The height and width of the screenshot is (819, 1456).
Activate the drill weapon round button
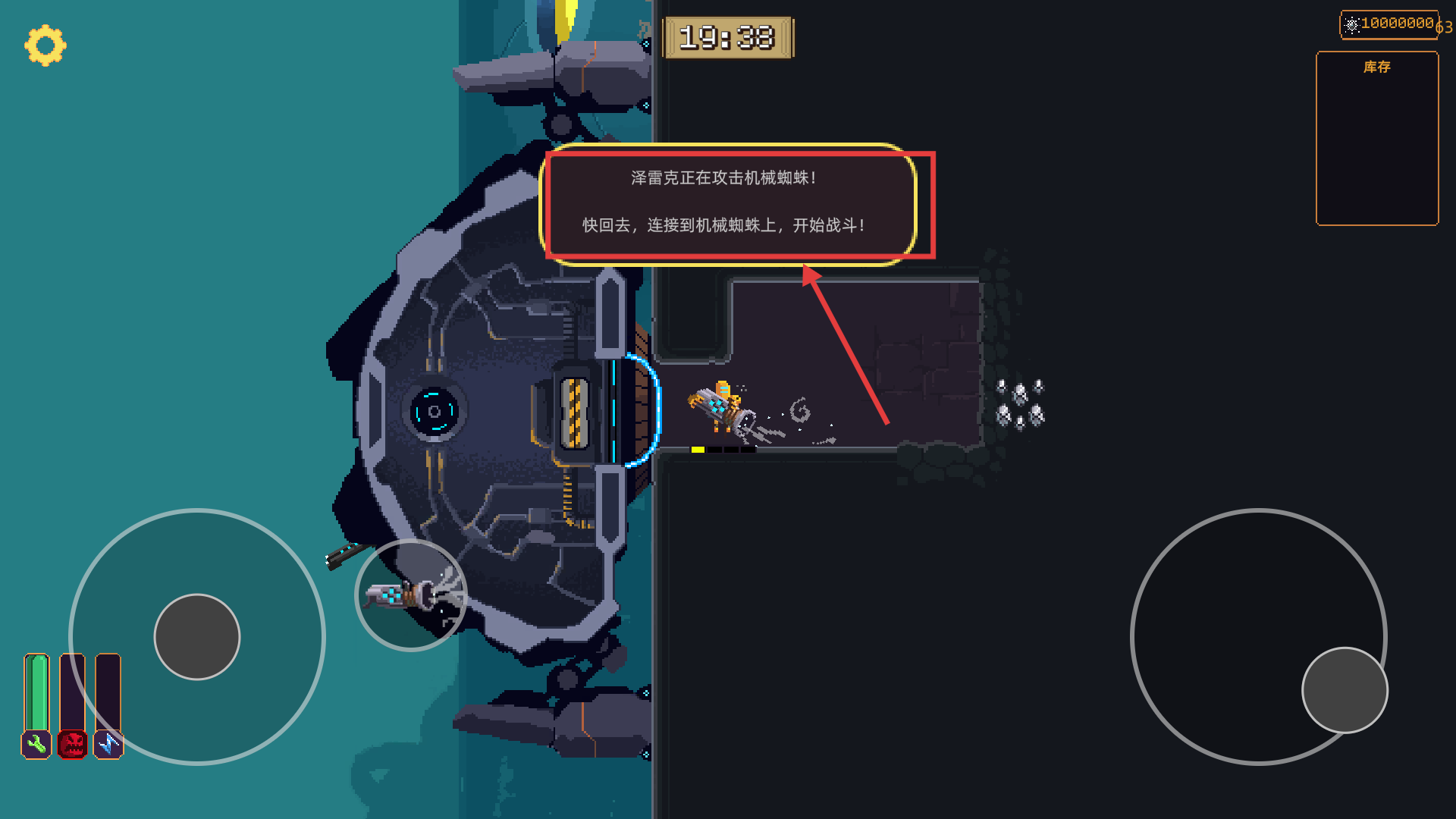tap(411, 595)
